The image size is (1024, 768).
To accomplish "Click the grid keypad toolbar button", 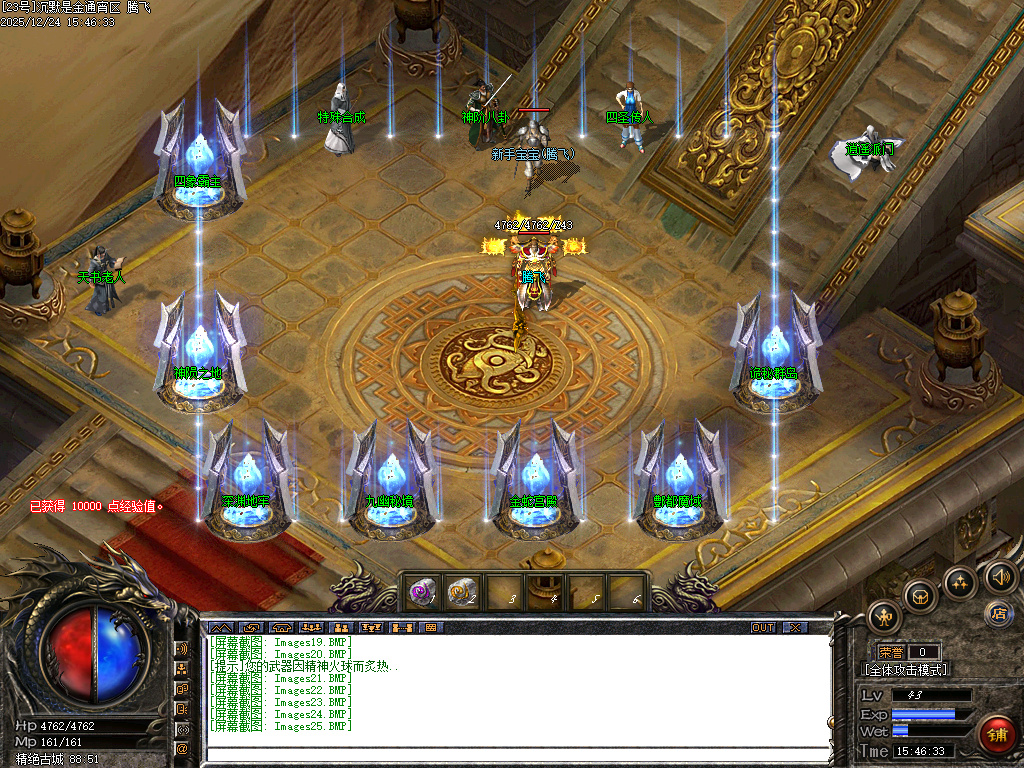I will pyautogui.click(x=431, y=628).
